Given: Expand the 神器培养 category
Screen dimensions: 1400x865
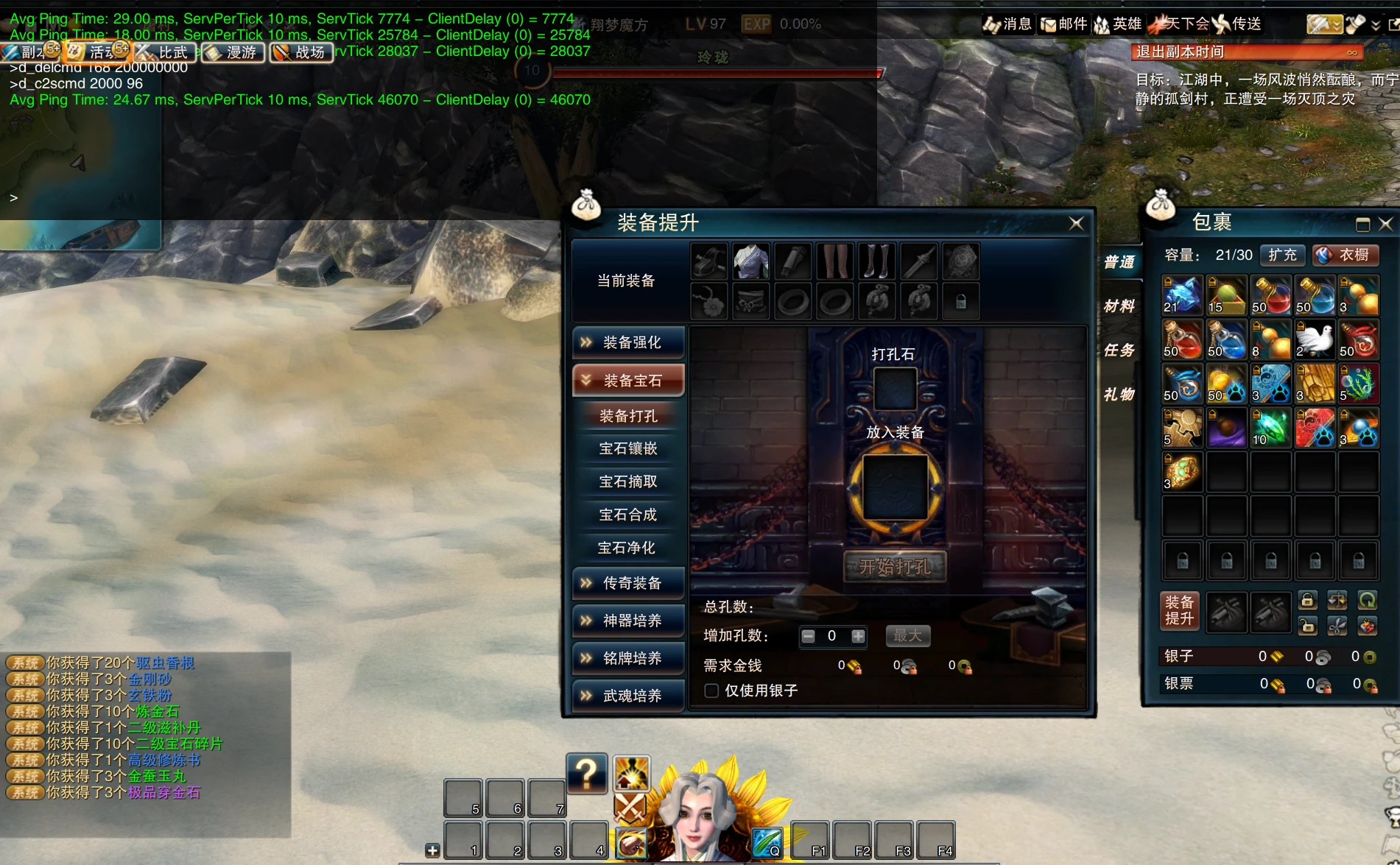Looking at the screenshot, I should (x=628, y=621).
